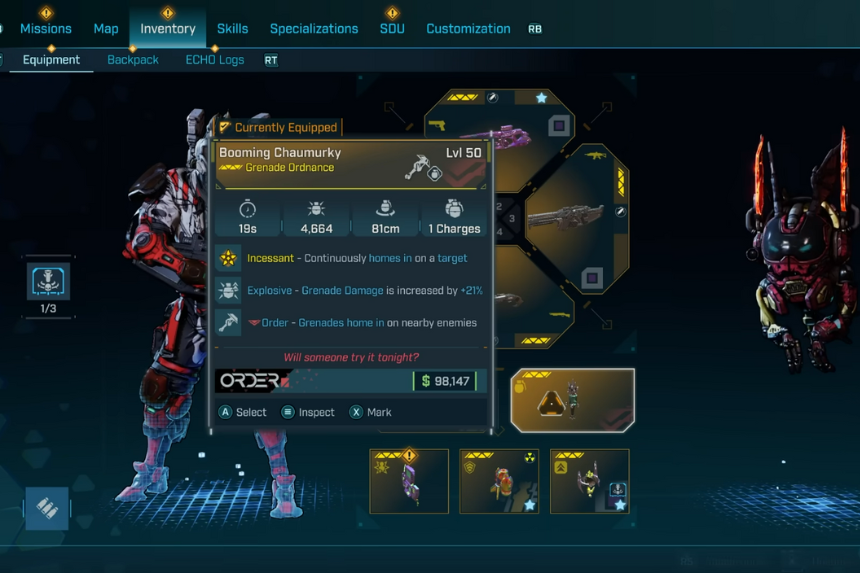Show the Equipment sub-tab

click(51, 60)
